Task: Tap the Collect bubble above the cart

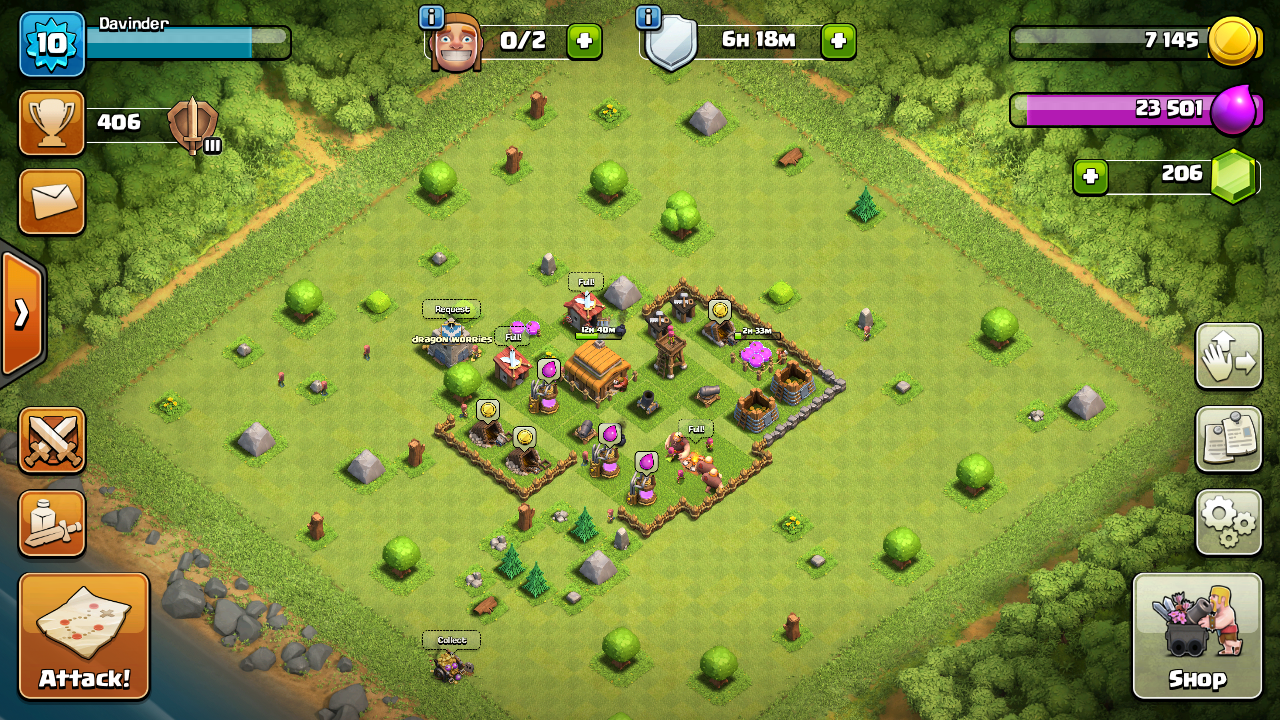Action: 451,640
